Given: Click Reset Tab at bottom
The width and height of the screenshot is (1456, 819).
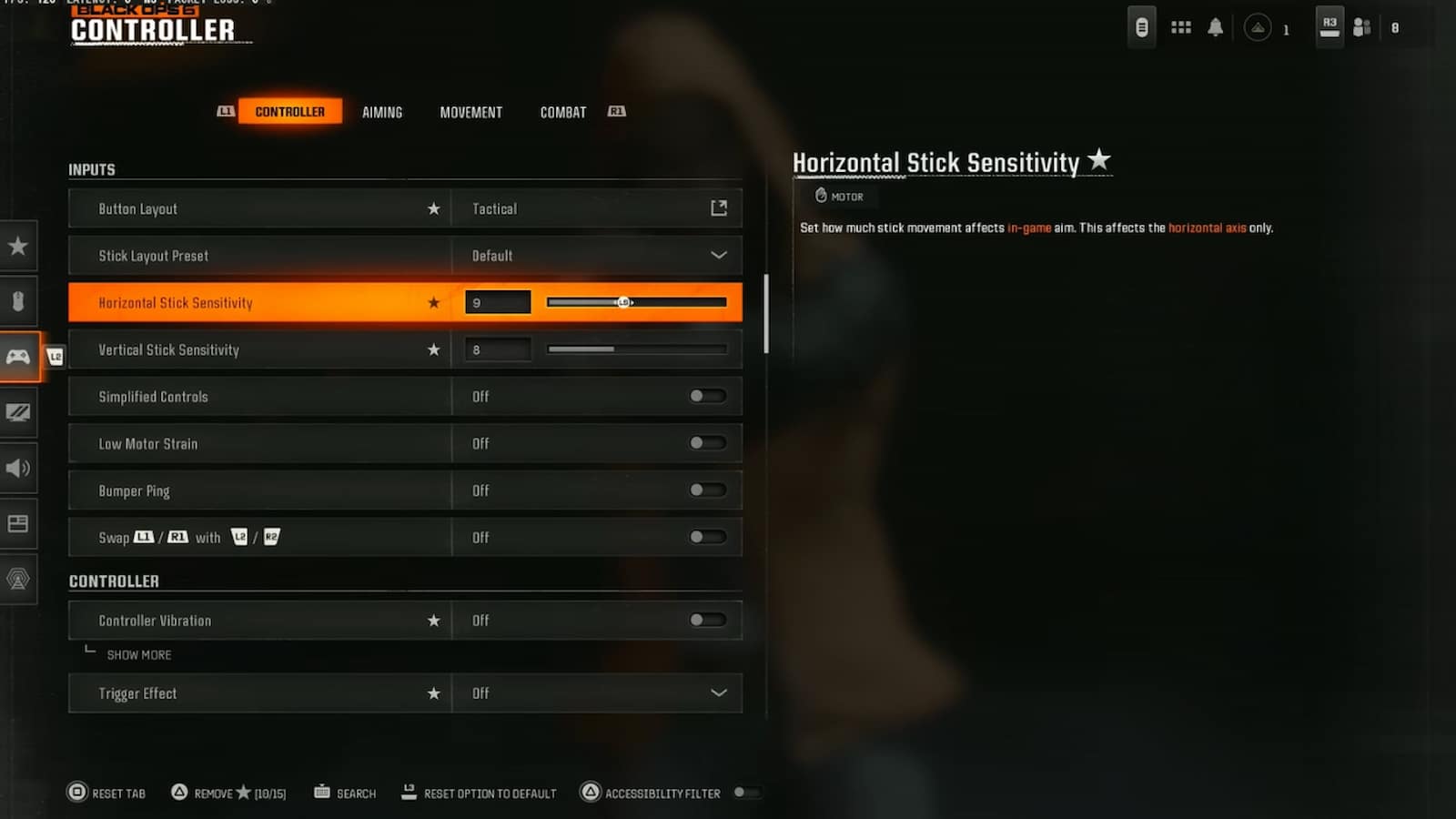Looking at the screenshot, I should (106, 793).
